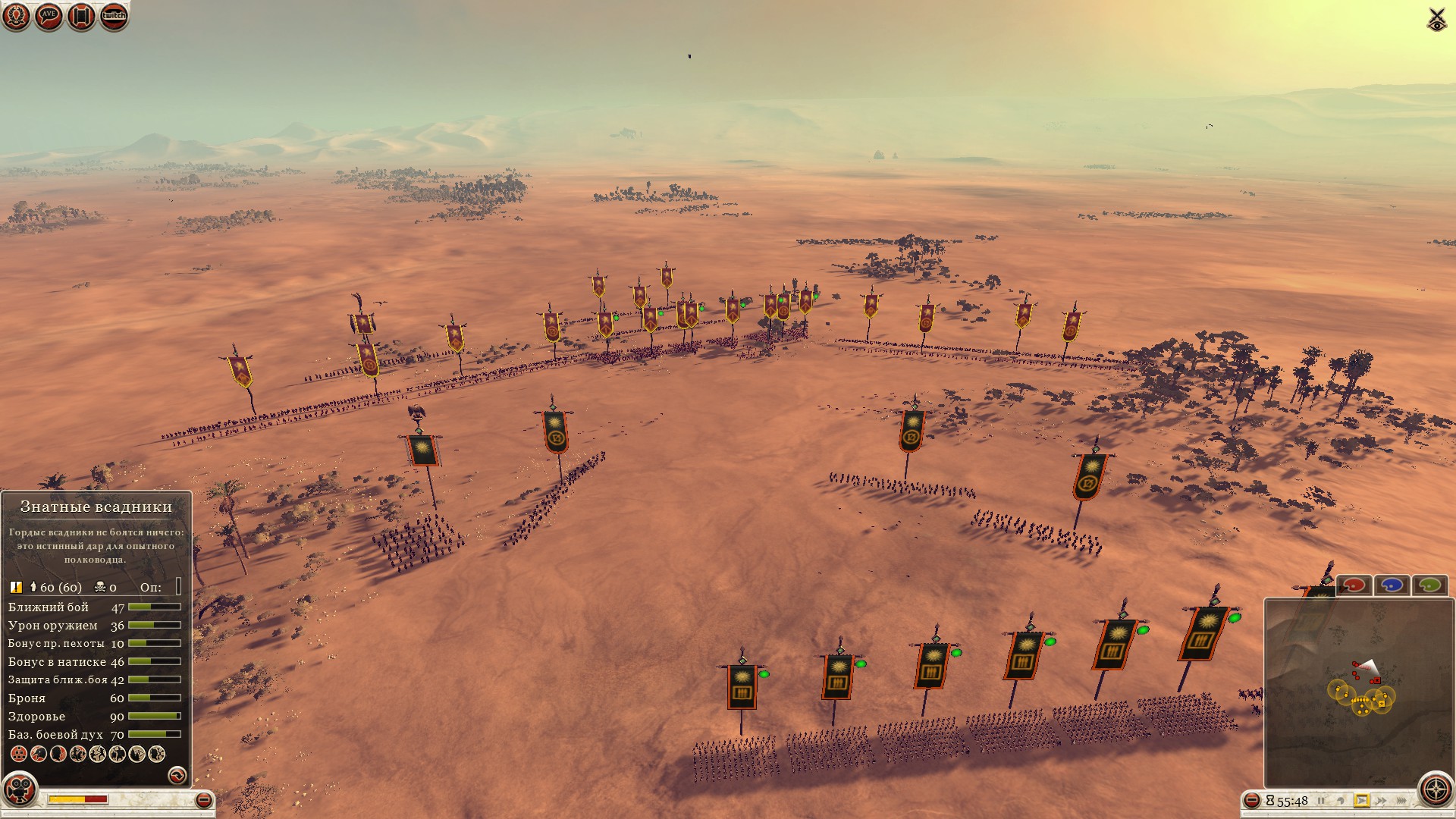This screenshot has height=819, width=1456.
Task: Select the green palette minimap tab
Action: coord(1429,585)
